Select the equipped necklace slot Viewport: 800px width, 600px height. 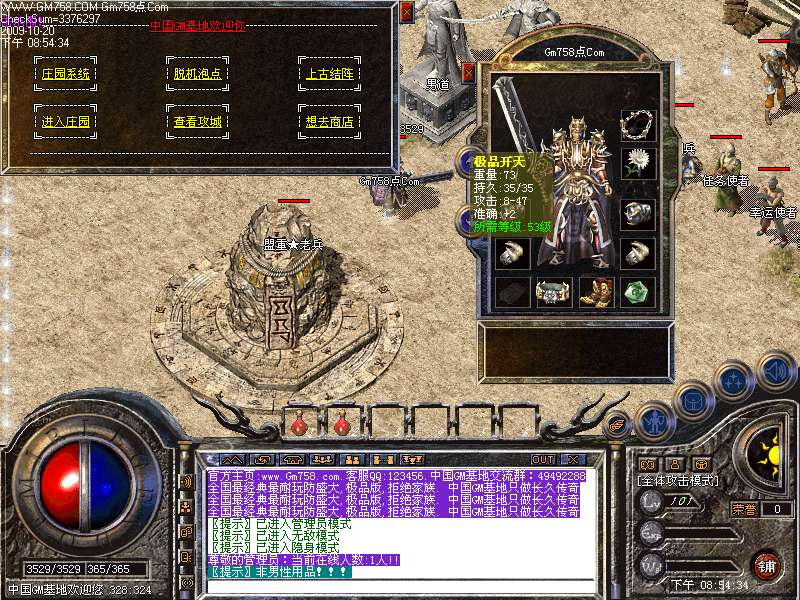tap(637, 125)
